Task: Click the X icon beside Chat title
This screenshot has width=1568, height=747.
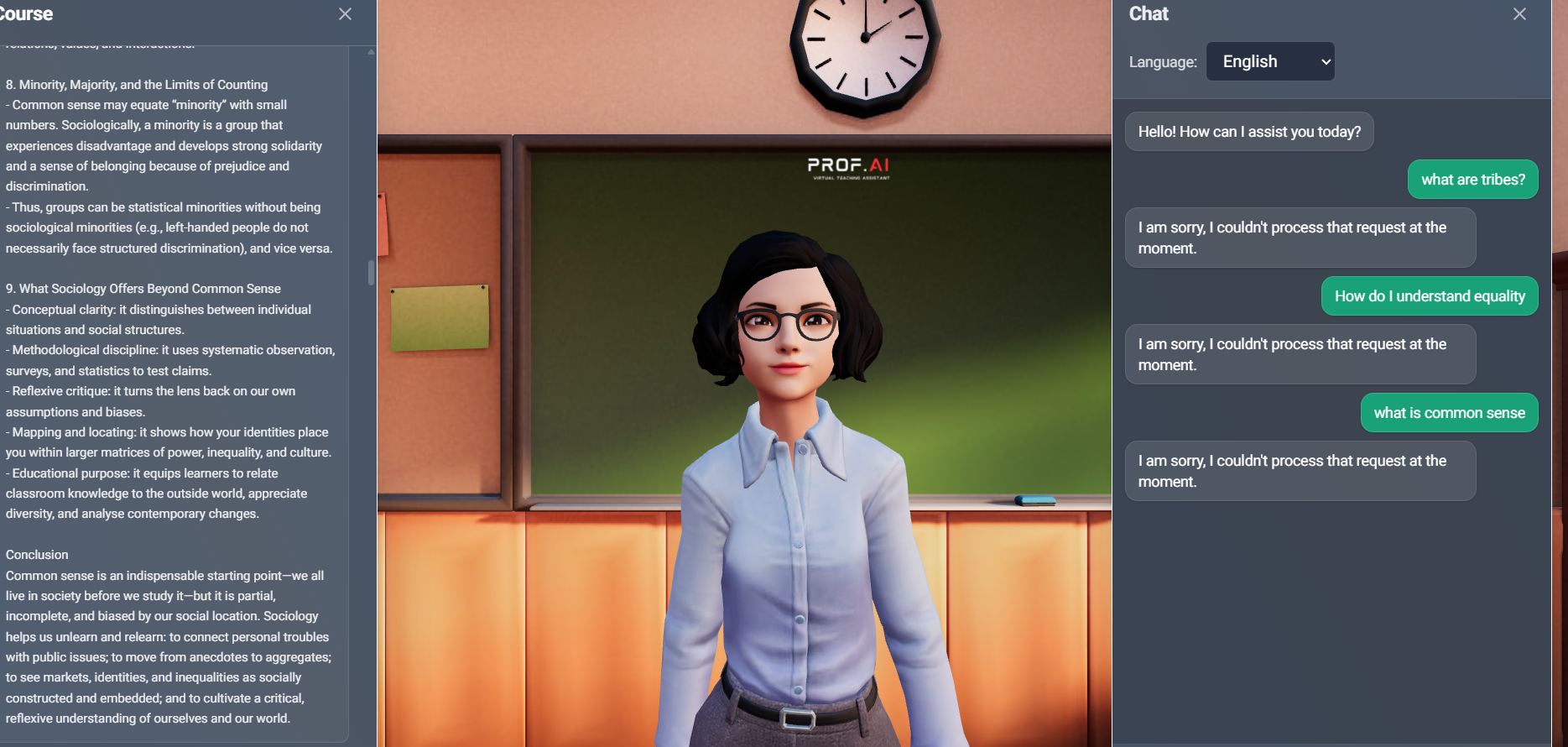Action: [1519, 13]
